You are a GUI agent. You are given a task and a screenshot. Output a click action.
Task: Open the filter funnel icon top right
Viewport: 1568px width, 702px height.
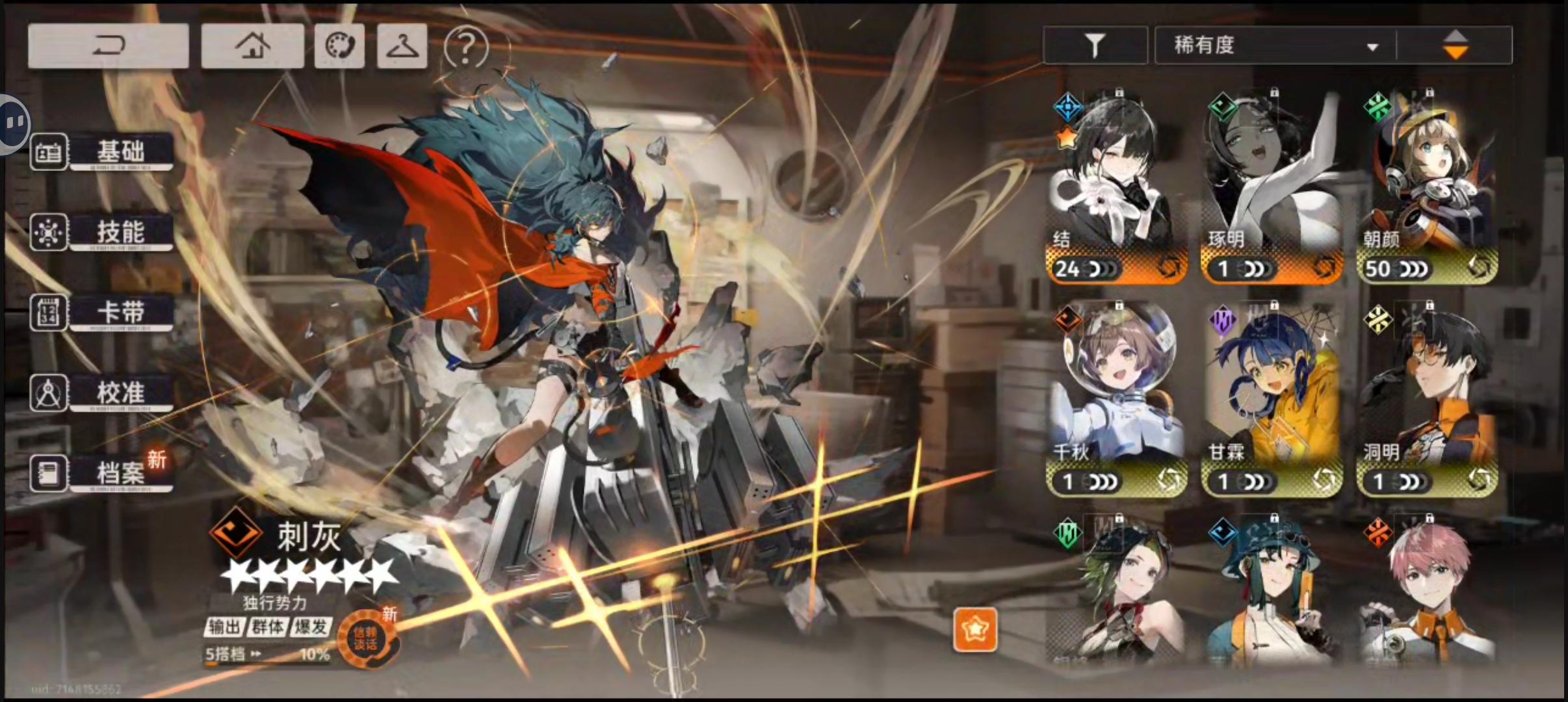(x=1095, y=45)
